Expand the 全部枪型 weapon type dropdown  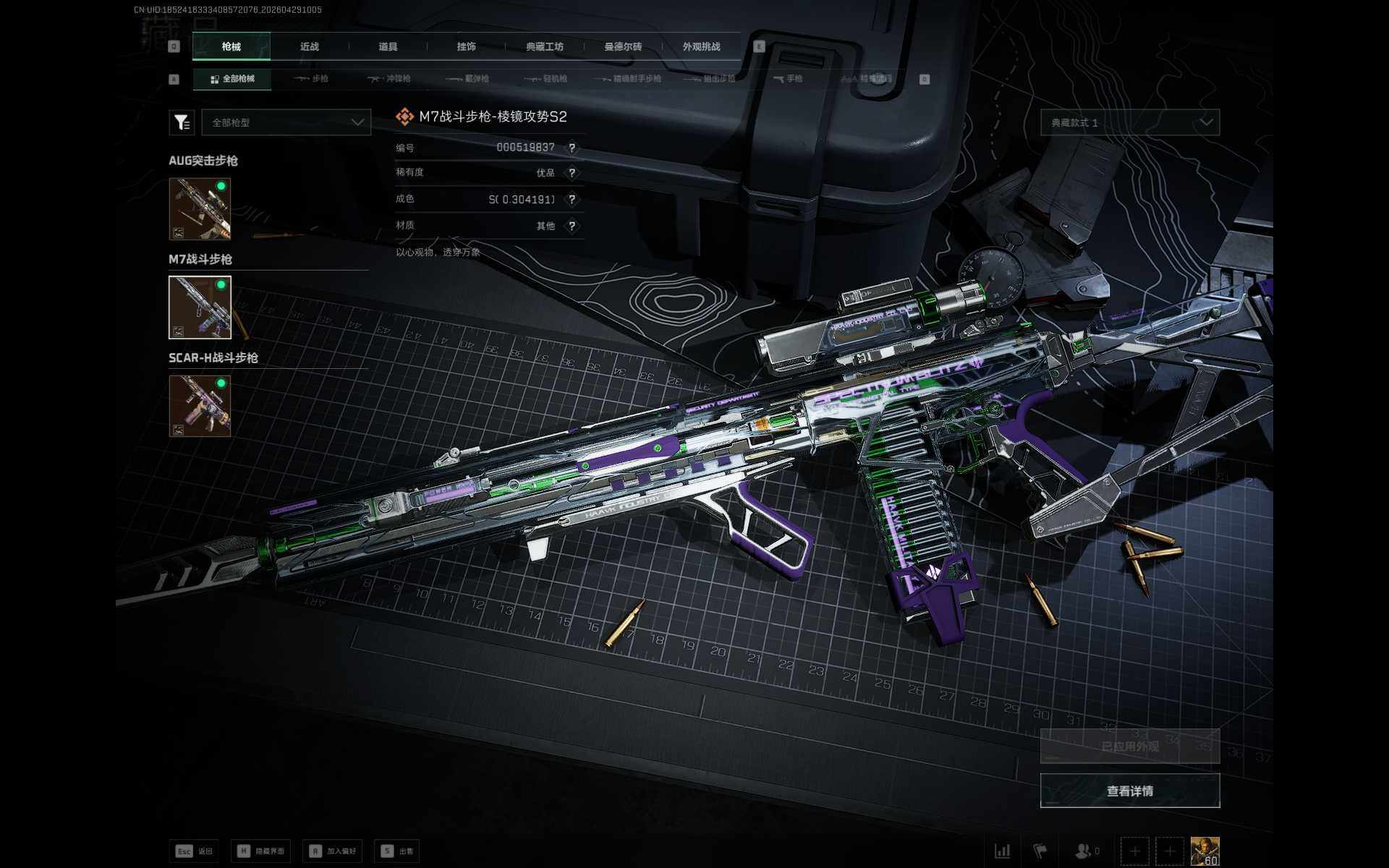point(286,123)
